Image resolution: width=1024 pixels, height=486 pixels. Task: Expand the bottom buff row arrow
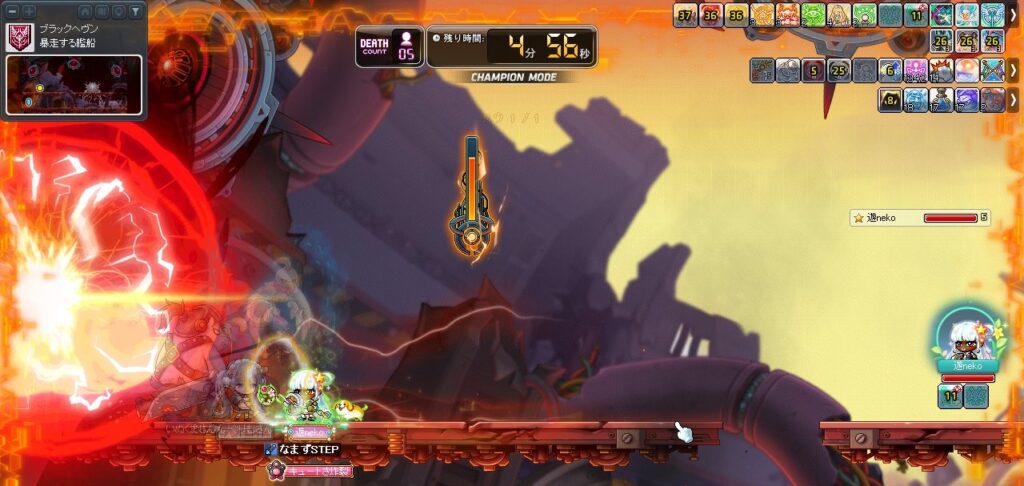pos(1012,100)
